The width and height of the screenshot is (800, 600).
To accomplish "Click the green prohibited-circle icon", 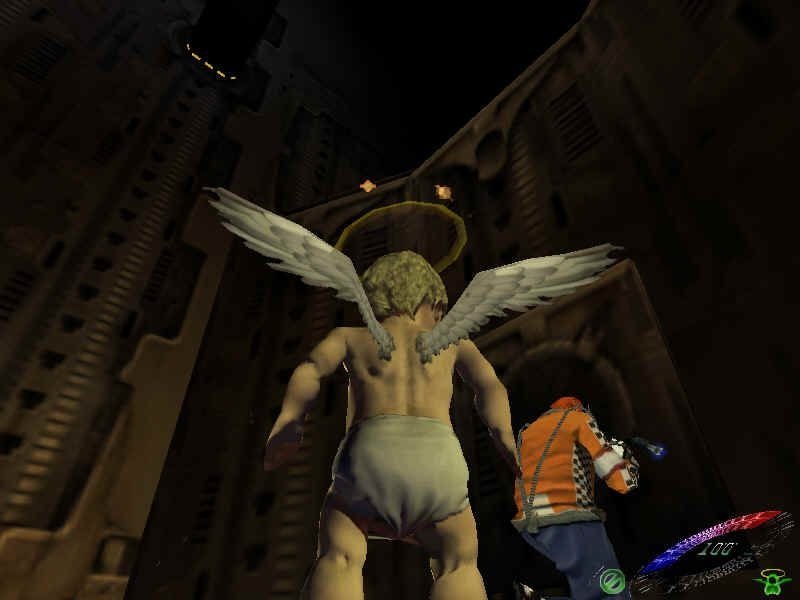I will (x=613, y=578).
